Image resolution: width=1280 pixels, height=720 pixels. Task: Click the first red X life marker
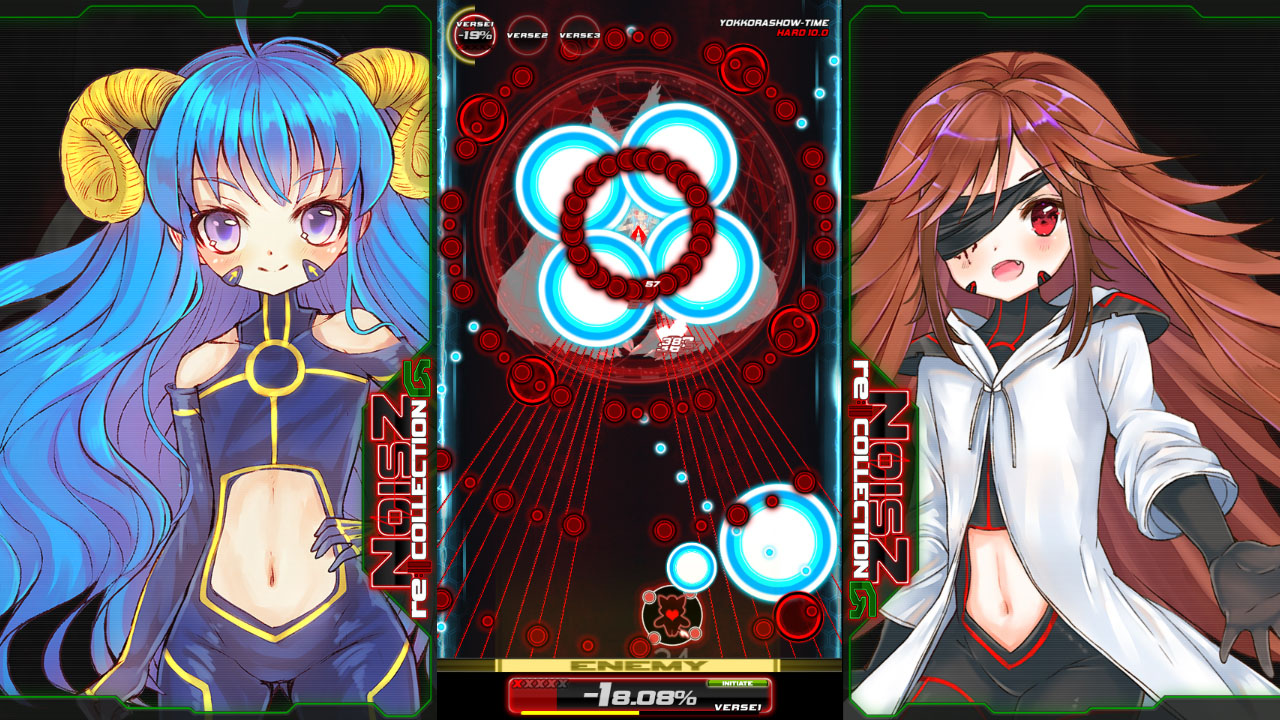[x=517, y=683]
